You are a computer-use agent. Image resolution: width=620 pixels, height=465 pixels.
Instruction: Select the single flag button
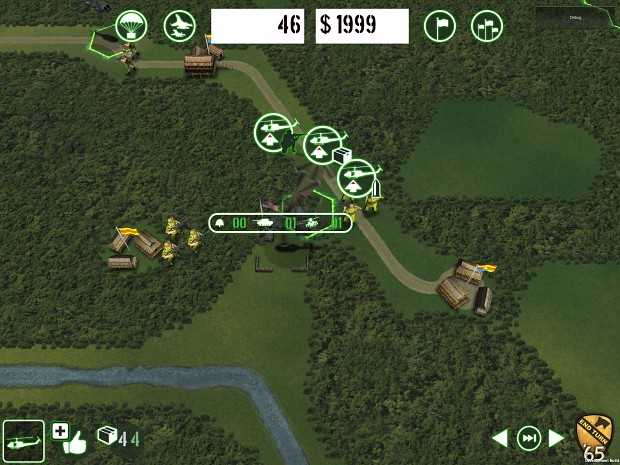[x=440, y=26]
